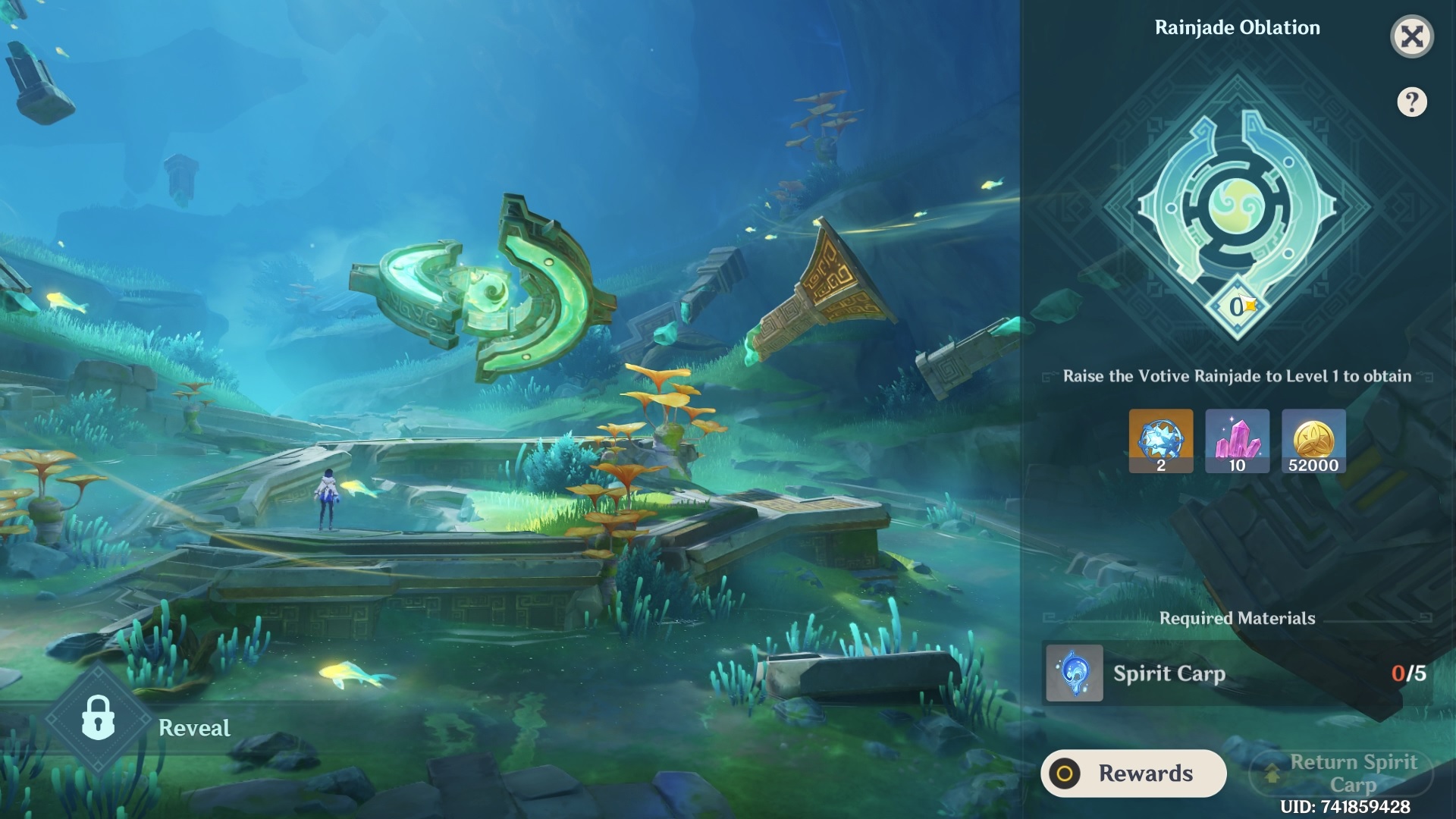Click the pink crystal reward icon
This screenshot has width=1456, height=819.
[x=1238, y=442]
